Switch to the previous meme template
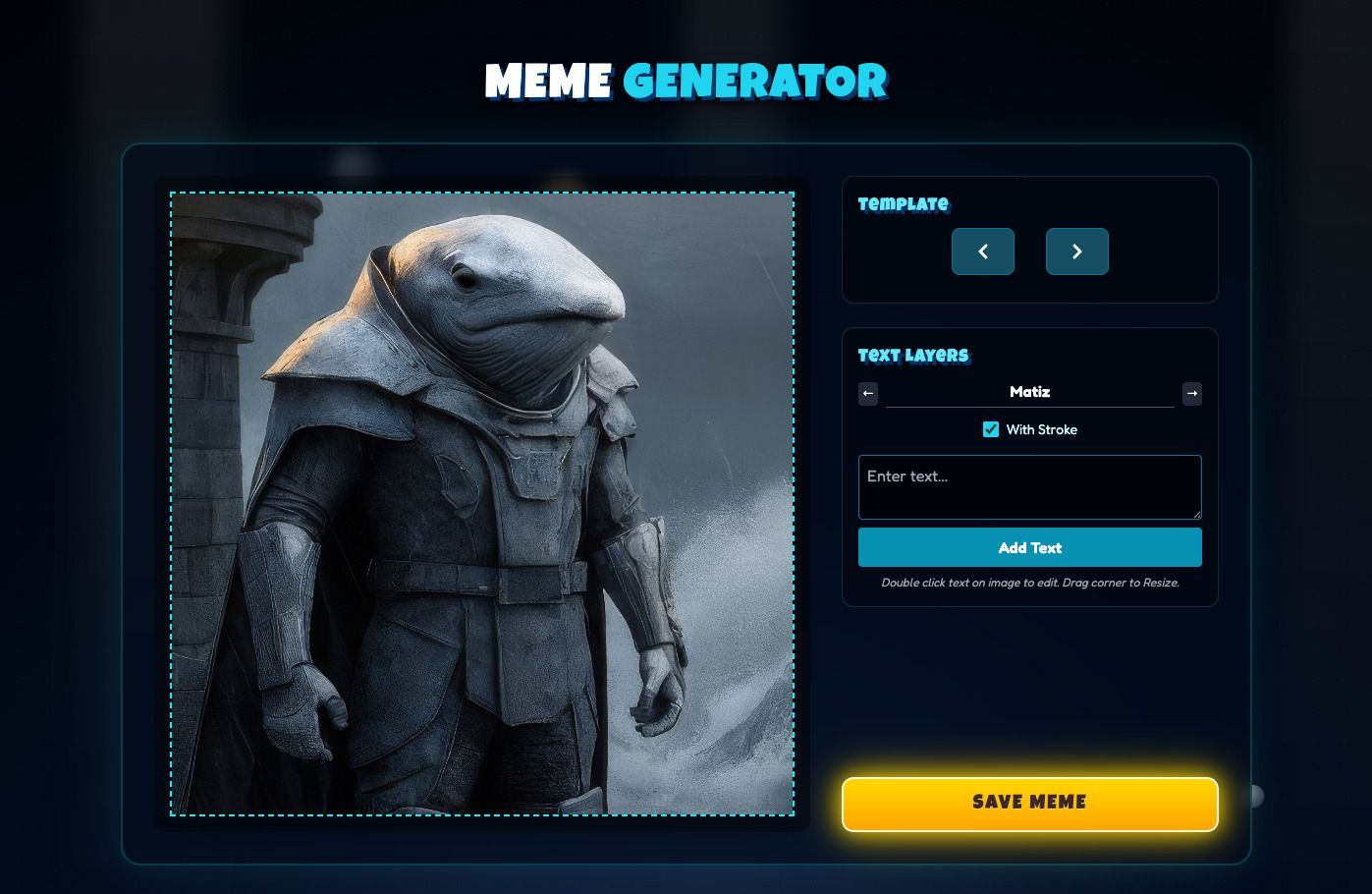The image size is (1372, 894). [x=982, y=251]
